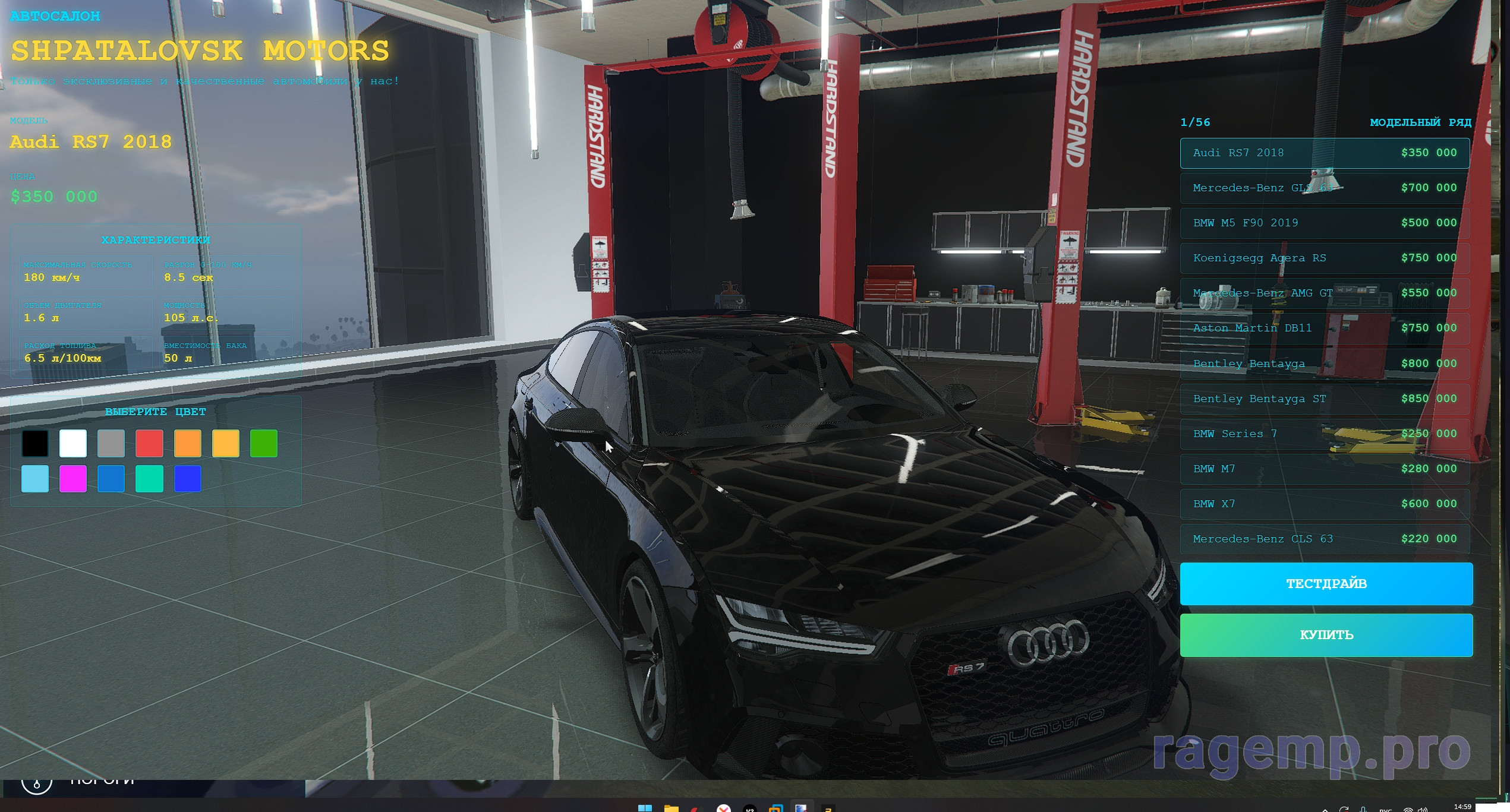Apply the green color swatch

(264, 443)
